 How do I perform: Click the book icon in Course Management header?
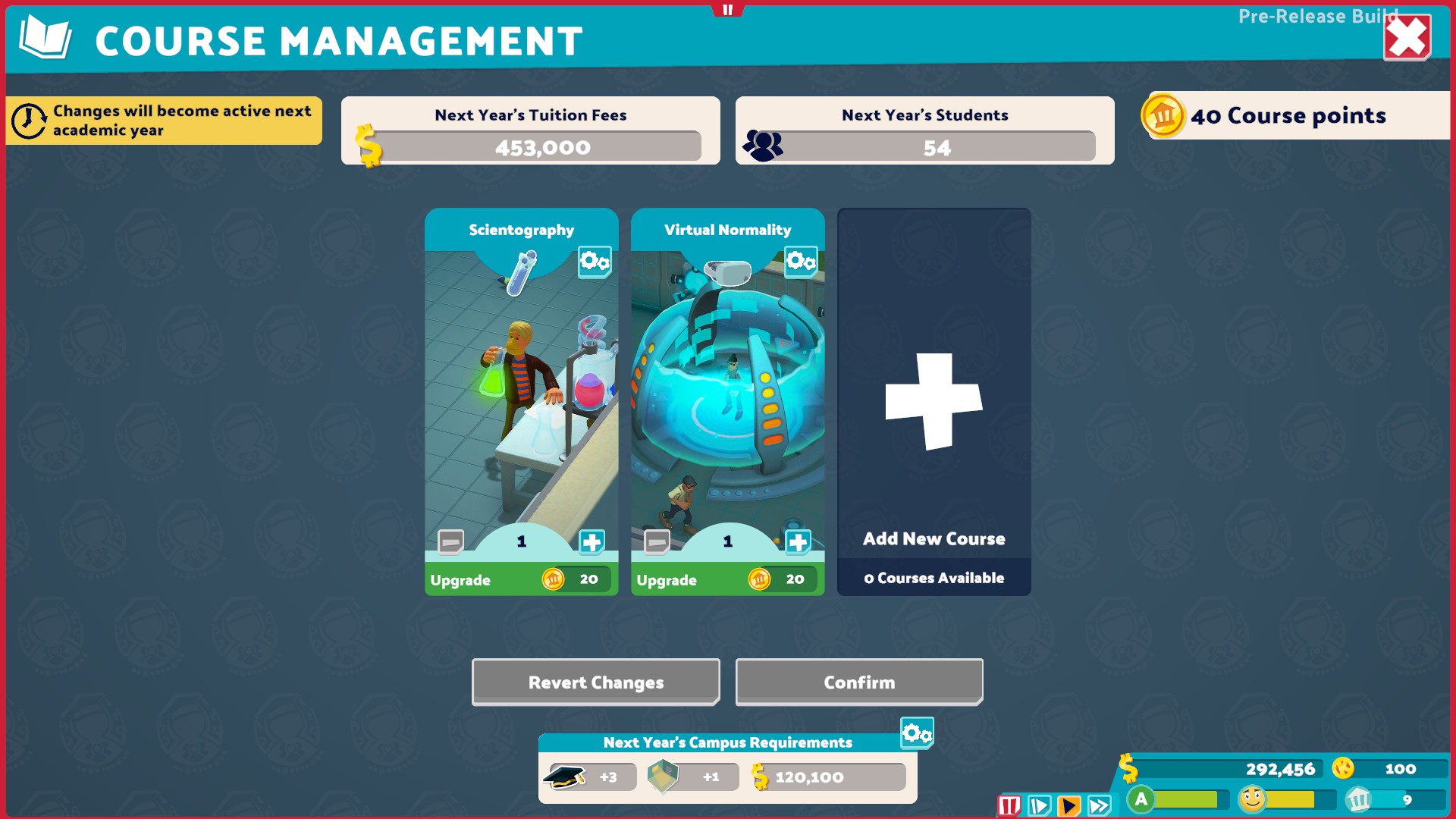[x=44, y=35]
